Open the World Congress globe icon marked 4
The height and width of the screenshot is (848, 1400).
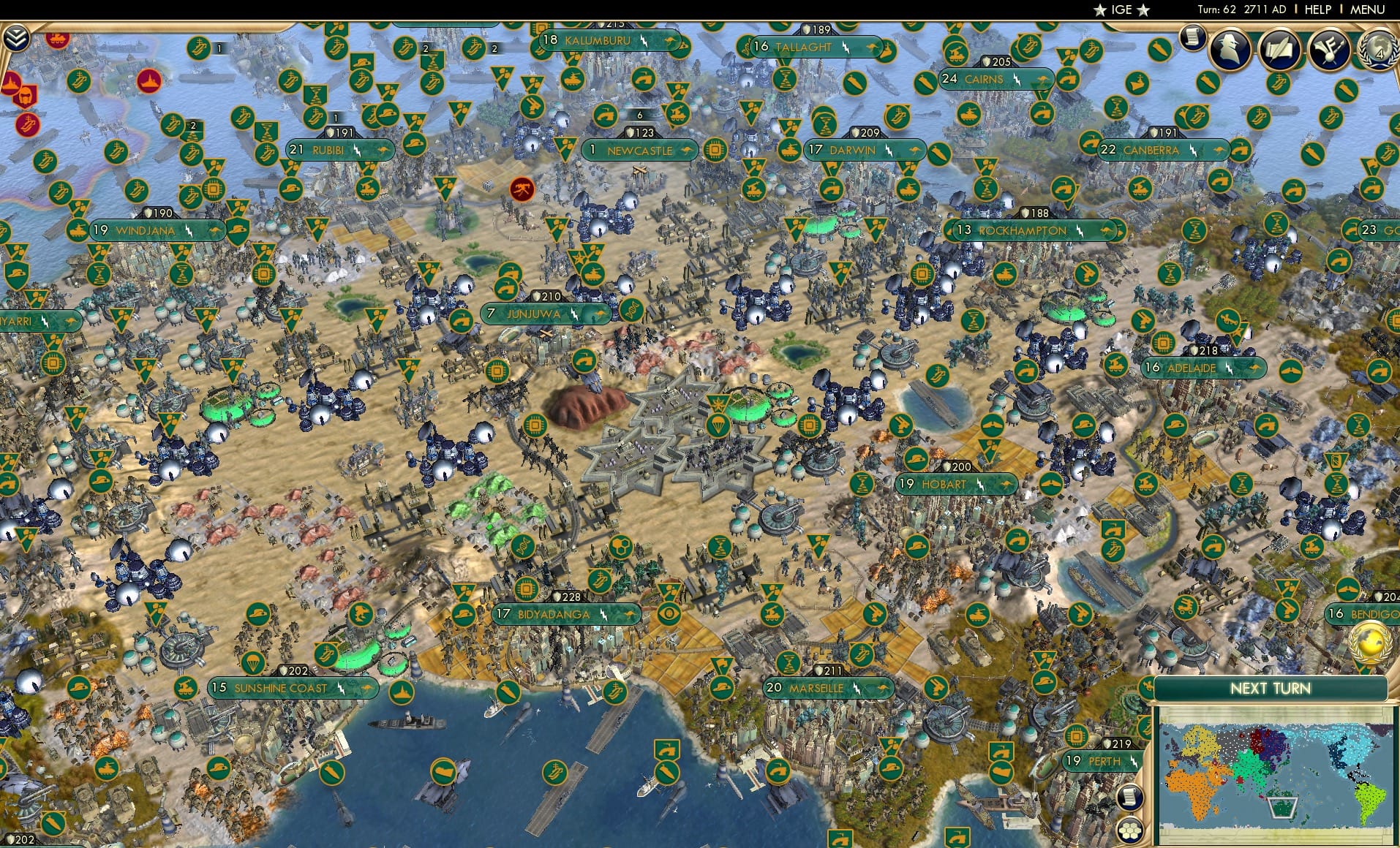(1380, 50)
